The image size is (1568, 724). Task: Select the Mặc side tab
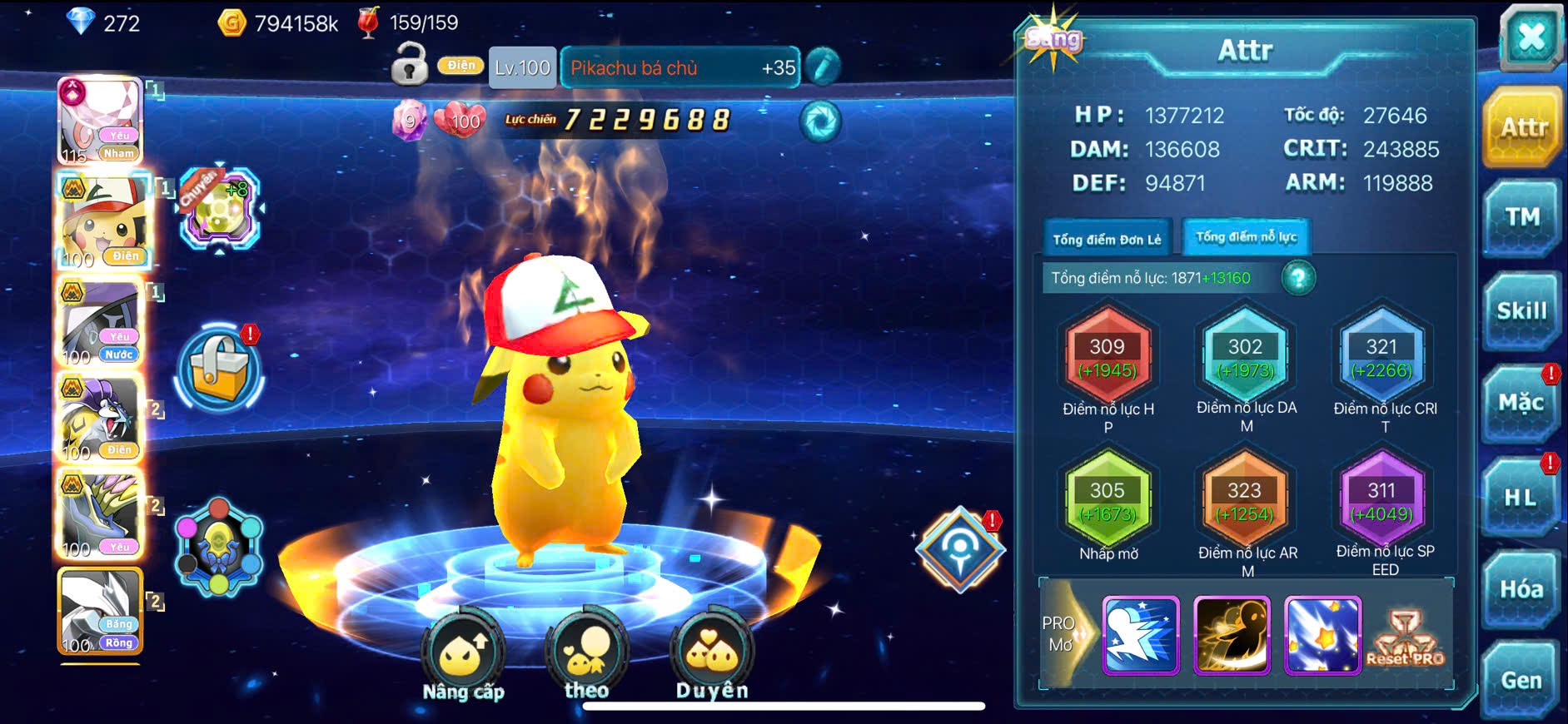pyautogui.click(x=1521, y=404)
